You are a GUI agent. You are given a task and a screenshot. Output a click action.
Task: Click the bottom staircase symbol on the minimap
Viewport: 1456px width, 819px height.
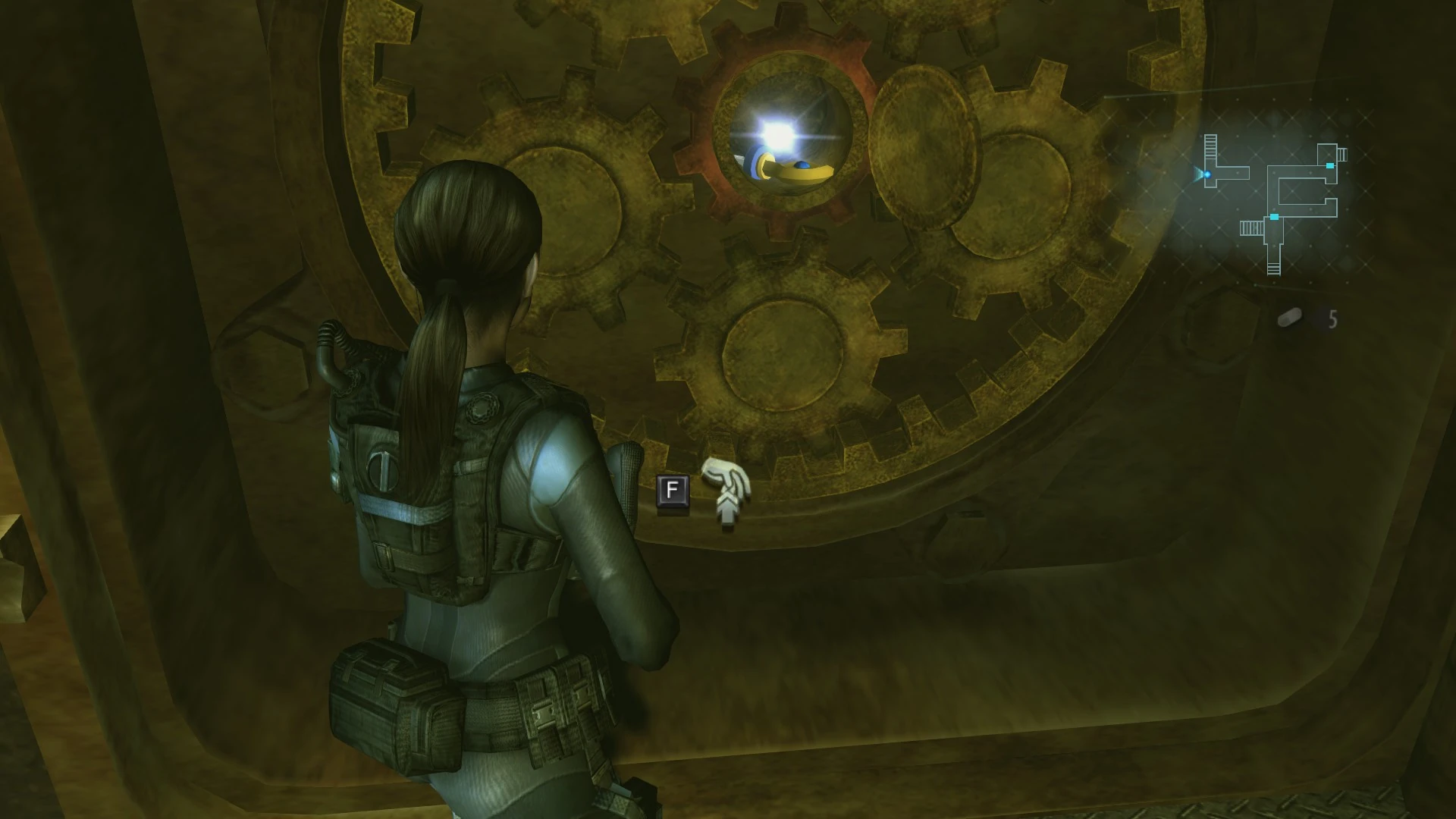coord(1274,268)
